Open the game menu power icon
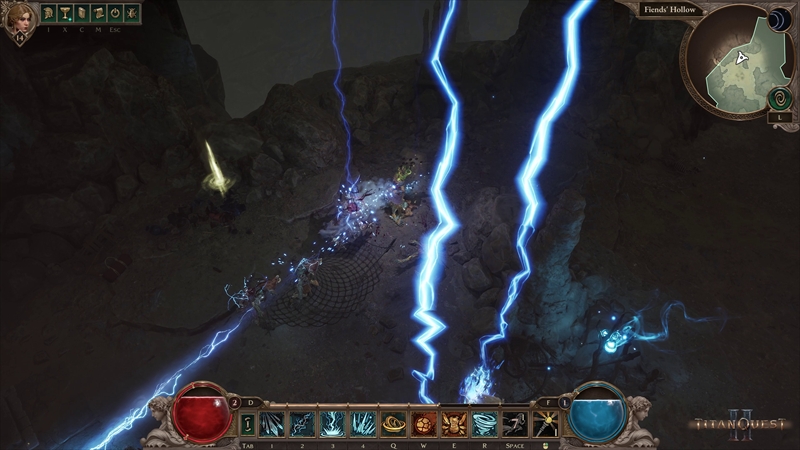 115,14
